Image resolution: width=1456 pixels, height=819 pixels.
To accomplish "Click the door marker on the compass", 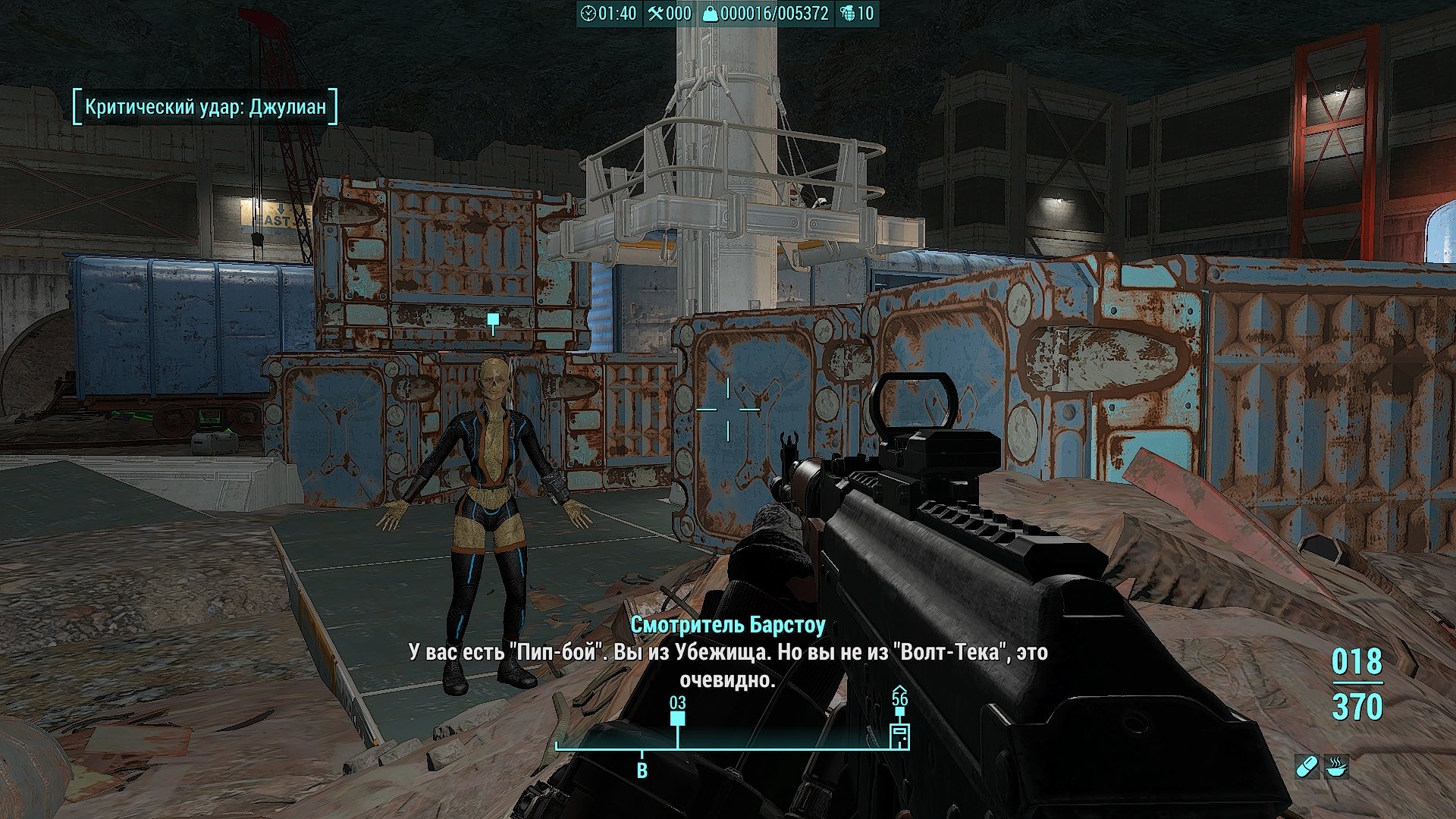I will [899, 736].
